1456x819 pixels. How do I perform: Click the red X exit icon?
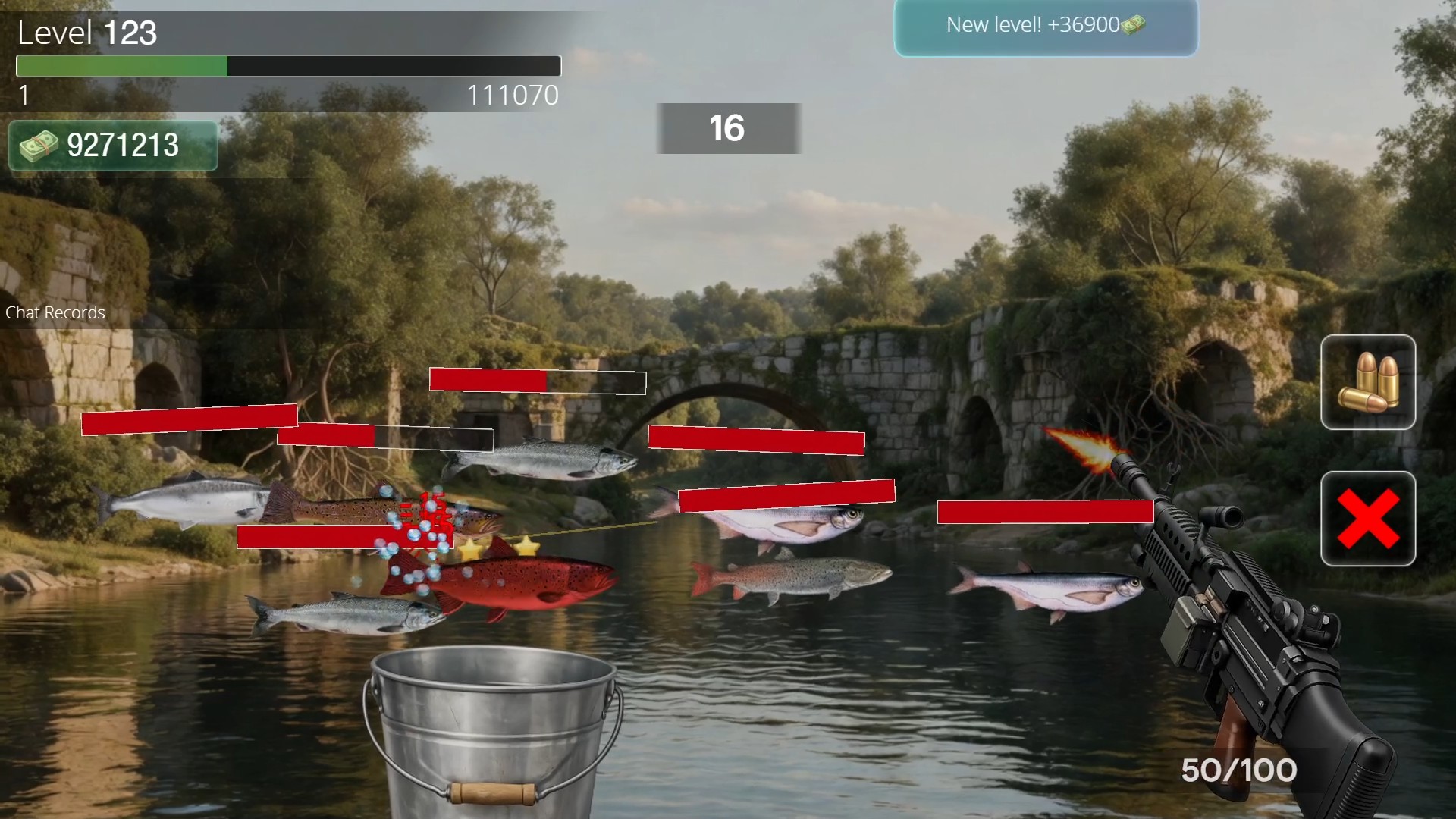click(x=1367, y=520)
